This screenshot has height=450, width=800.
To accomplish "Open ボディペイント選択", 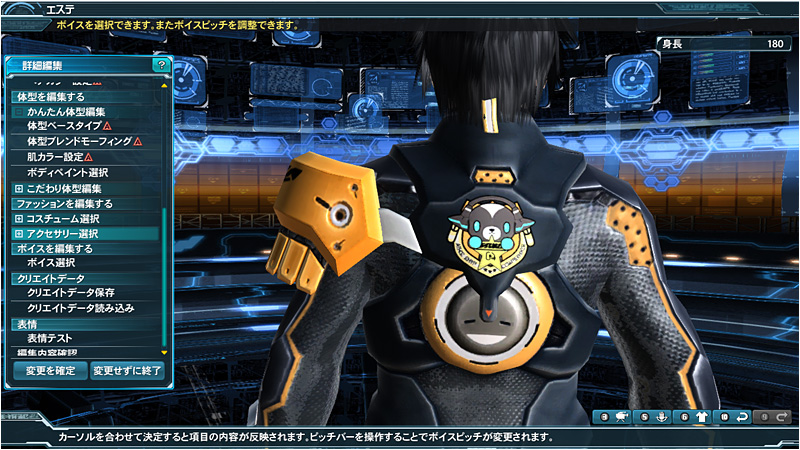I will click(x=67, y=173).
